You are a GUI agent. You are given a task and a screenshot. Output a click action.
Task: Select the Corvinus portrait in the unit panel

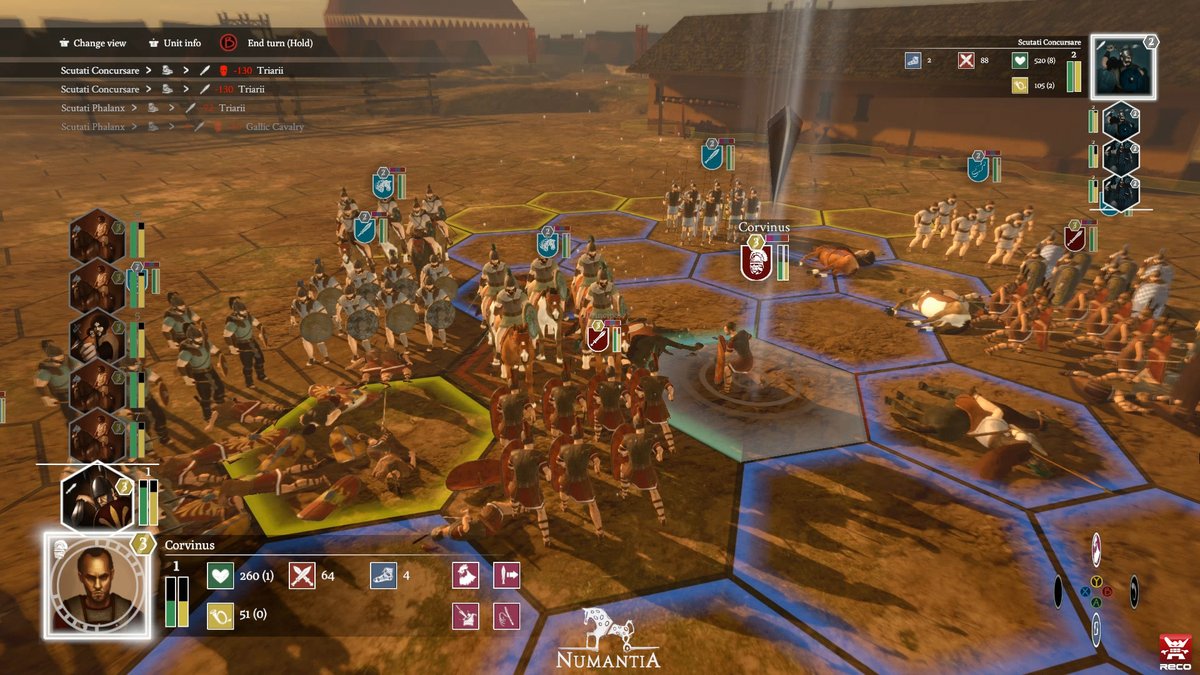(97, 585)
